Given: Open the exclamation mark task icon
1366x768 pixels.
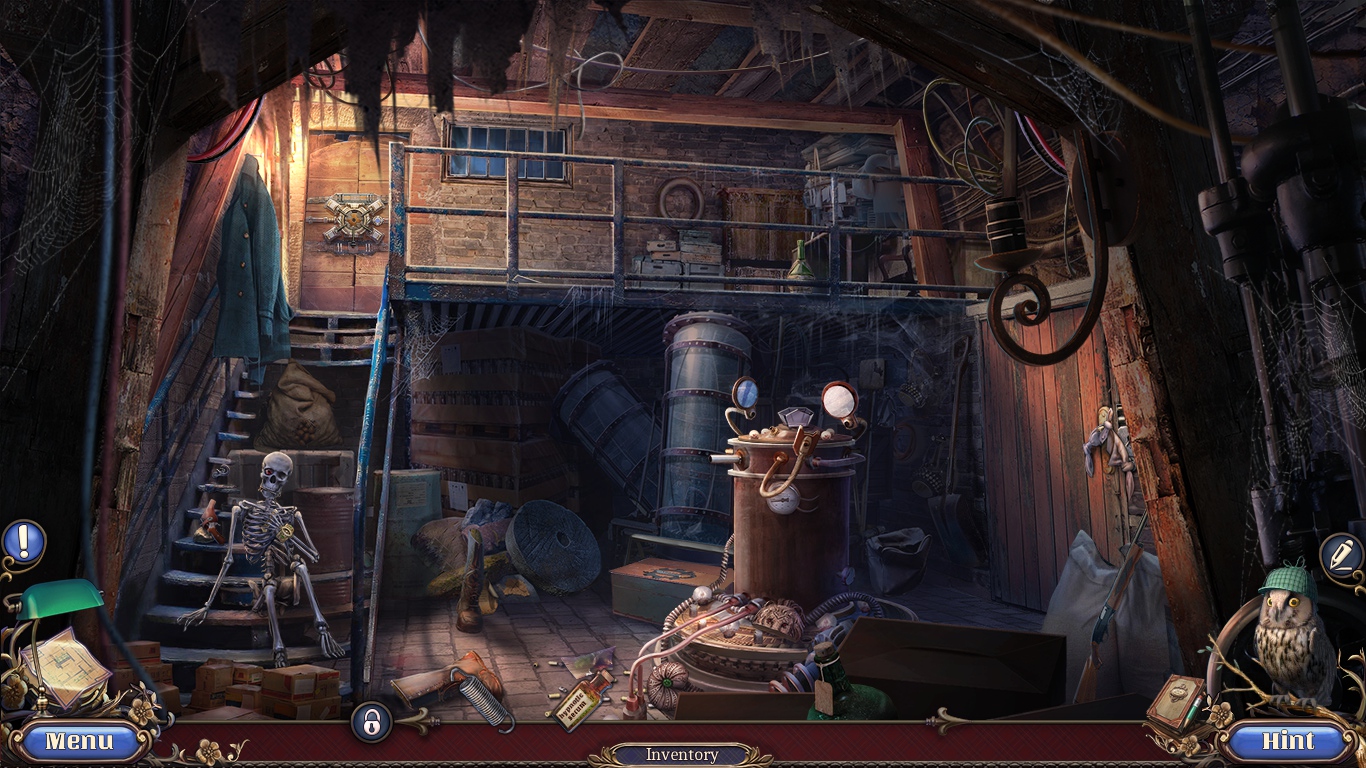Looking at the screenshot, I should (x=23, y=541).
